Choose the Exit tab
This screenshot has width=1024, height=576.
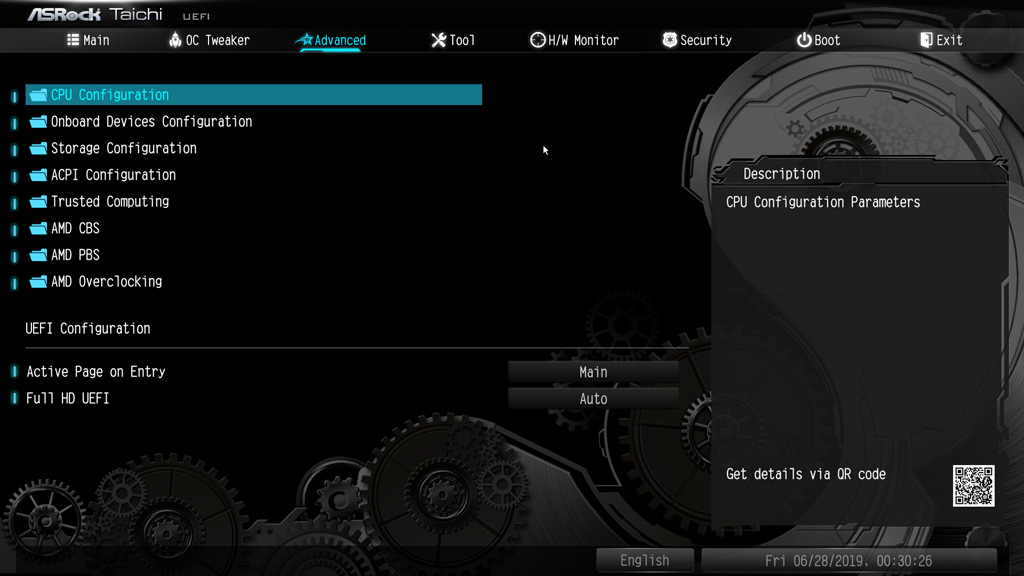coord(941,40)
